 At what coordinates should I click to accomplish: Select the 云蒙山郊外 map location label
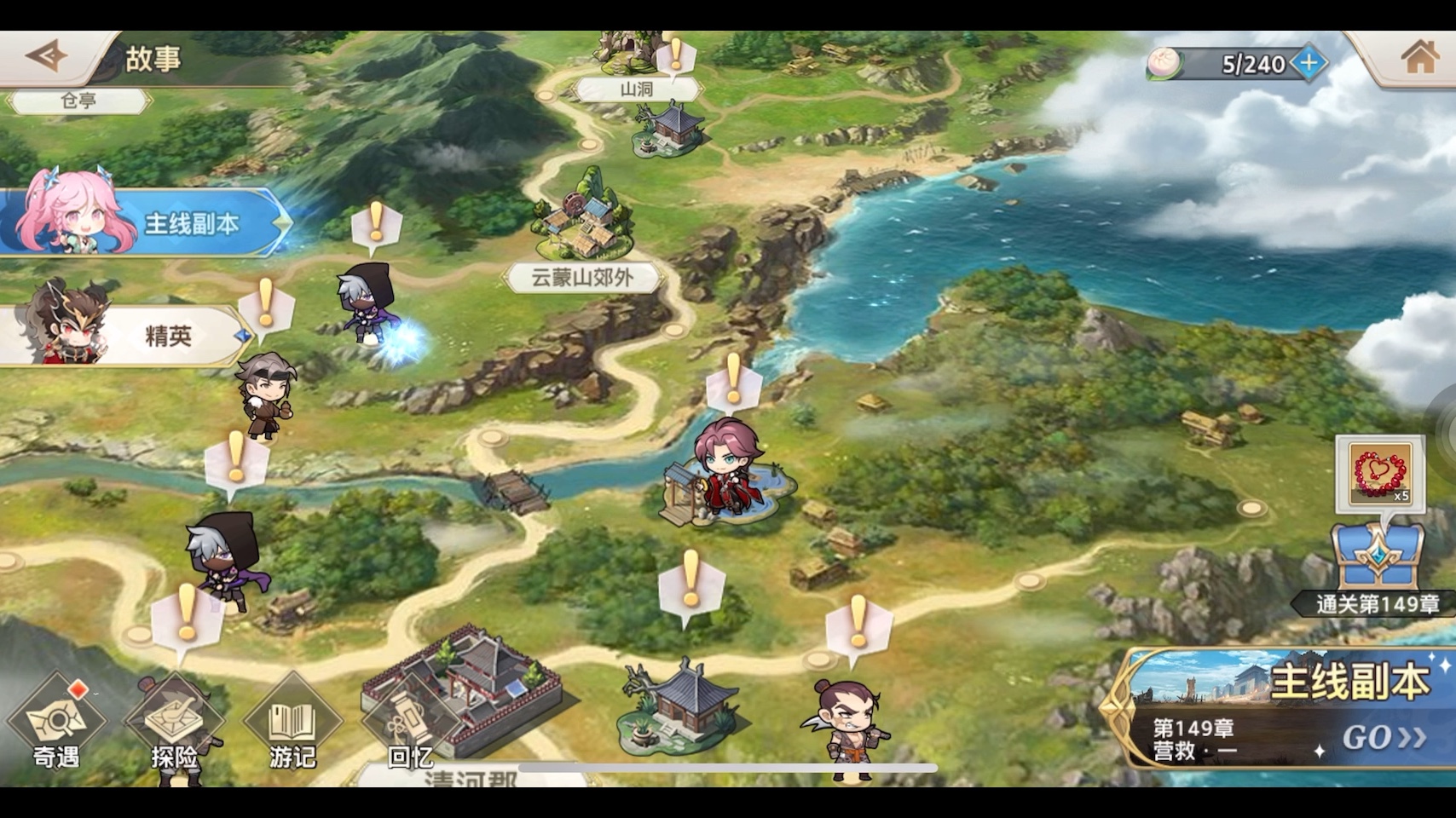[583, 278]
